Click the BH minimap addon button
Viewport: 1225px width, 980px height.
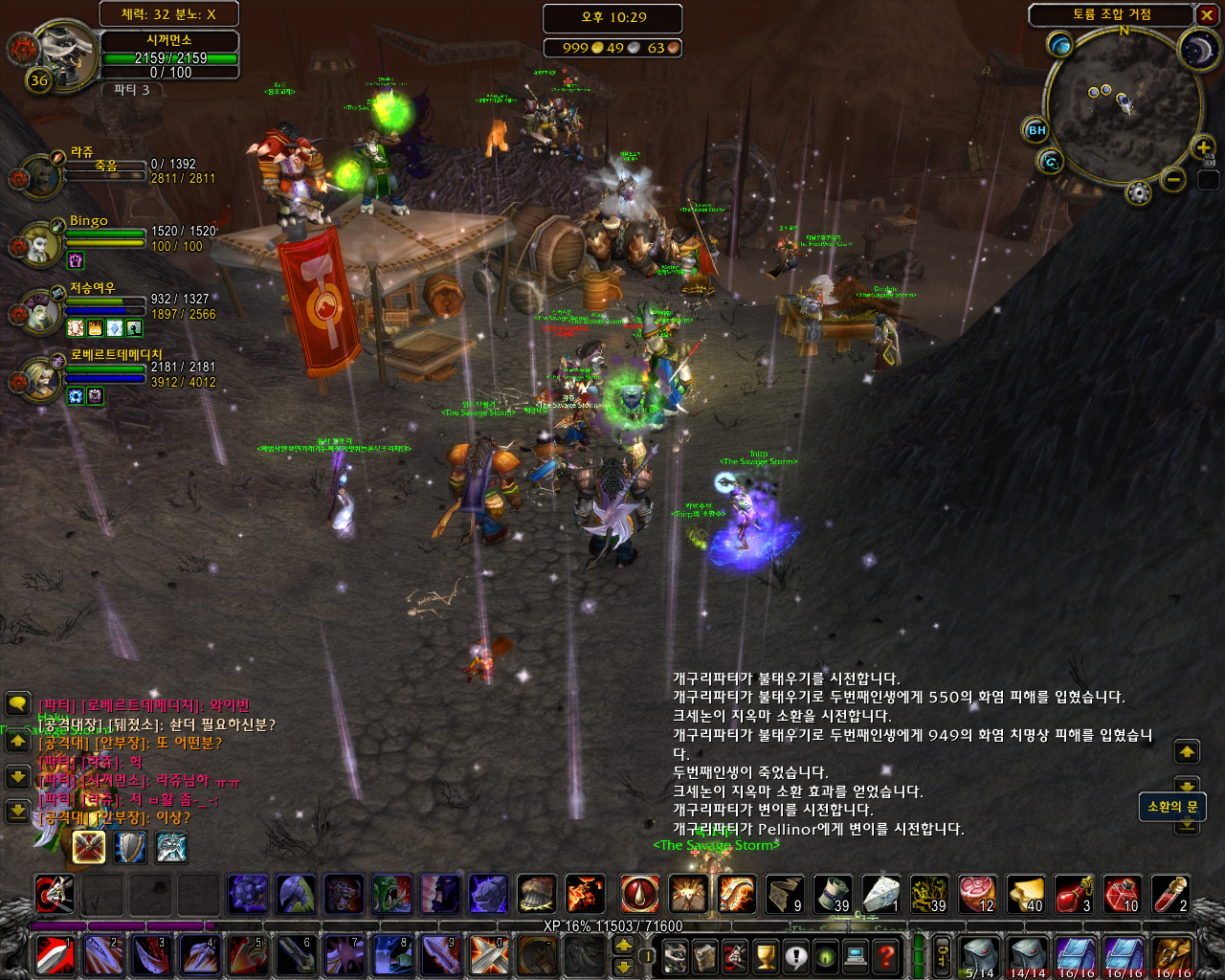pos(1036,130)
